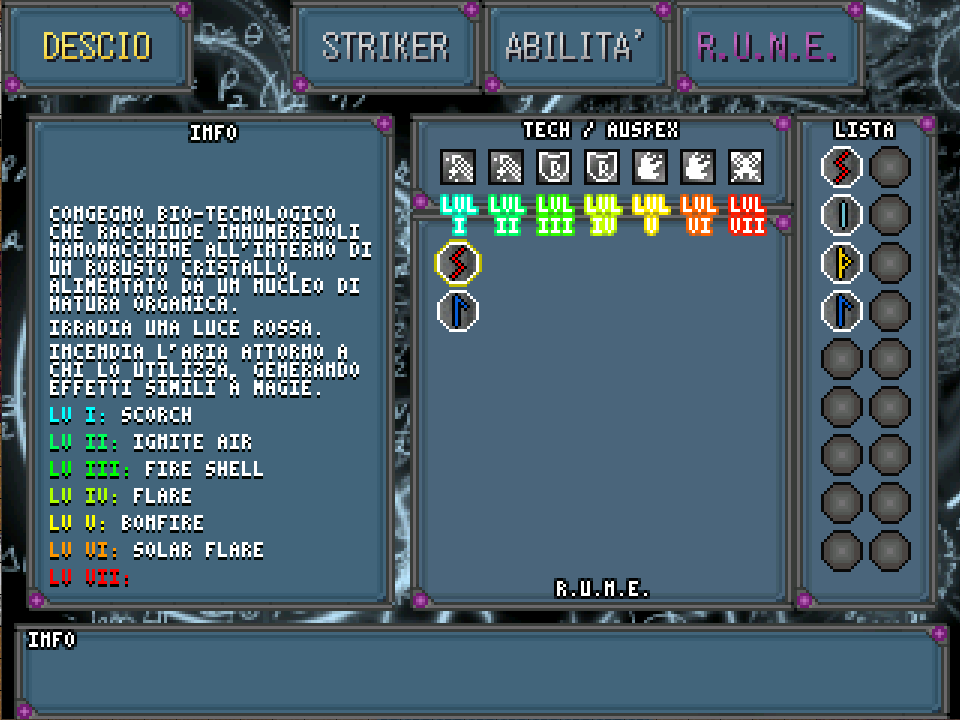Choose the tech icon above LVL II
This screenshot has height=720, width=960.
(506, 166)
